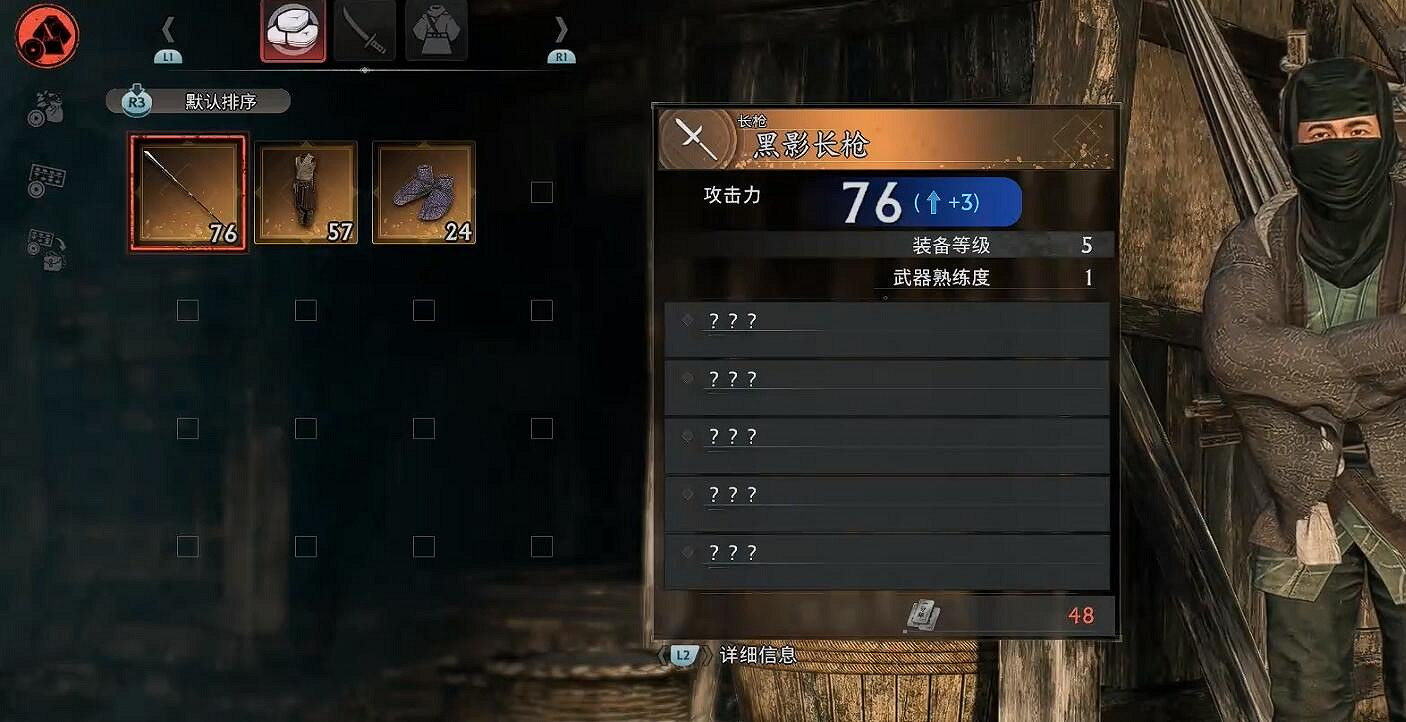This screenshot has width=1406, height=722.
Task: Open the armor category icon
Action: tap(437, 30)
